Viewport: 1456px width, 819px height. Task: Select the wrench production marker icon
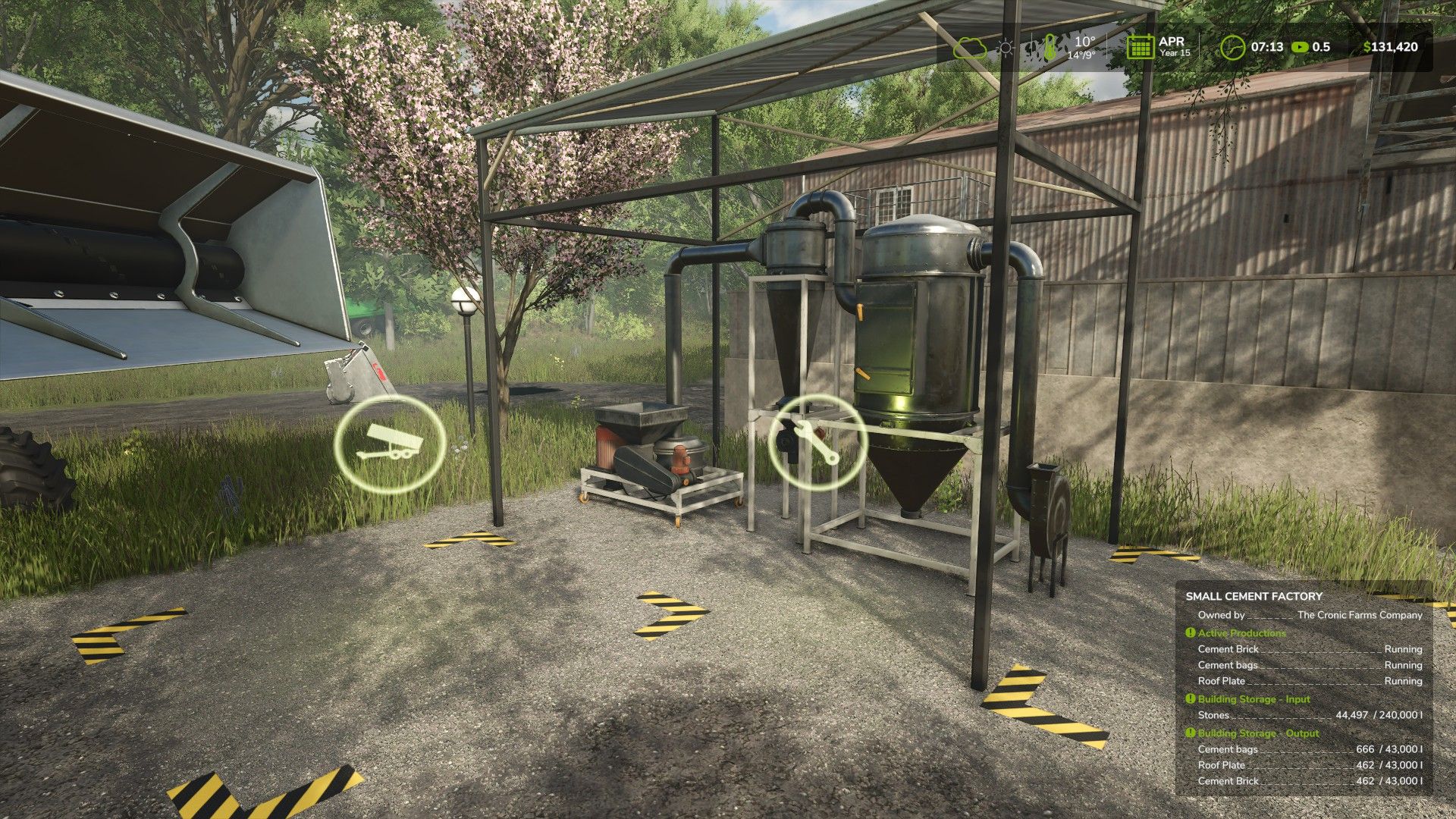click(x=817, y=441)
